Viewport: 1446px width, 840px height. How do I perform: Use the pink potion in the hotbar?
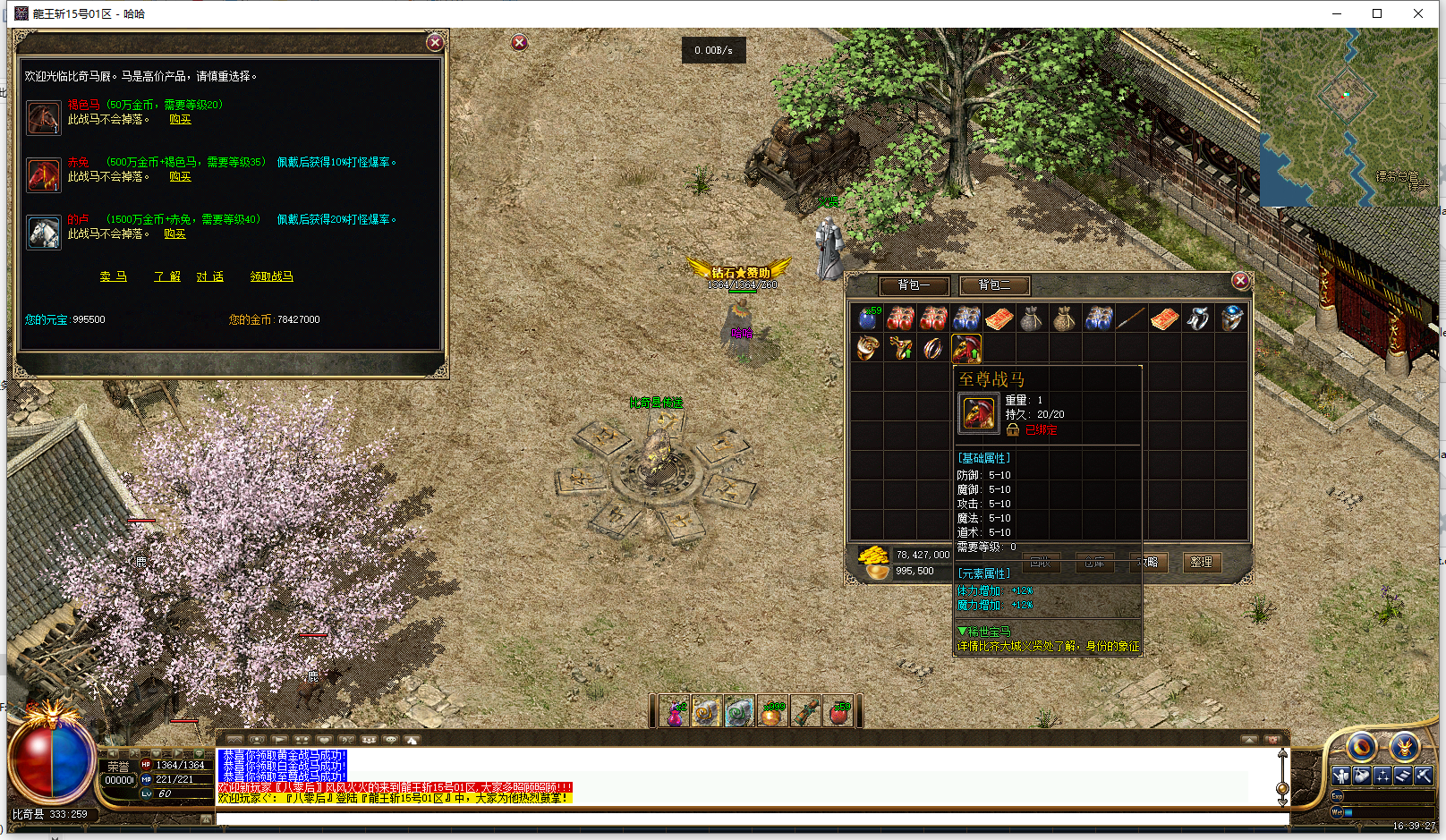pos(674,713)
